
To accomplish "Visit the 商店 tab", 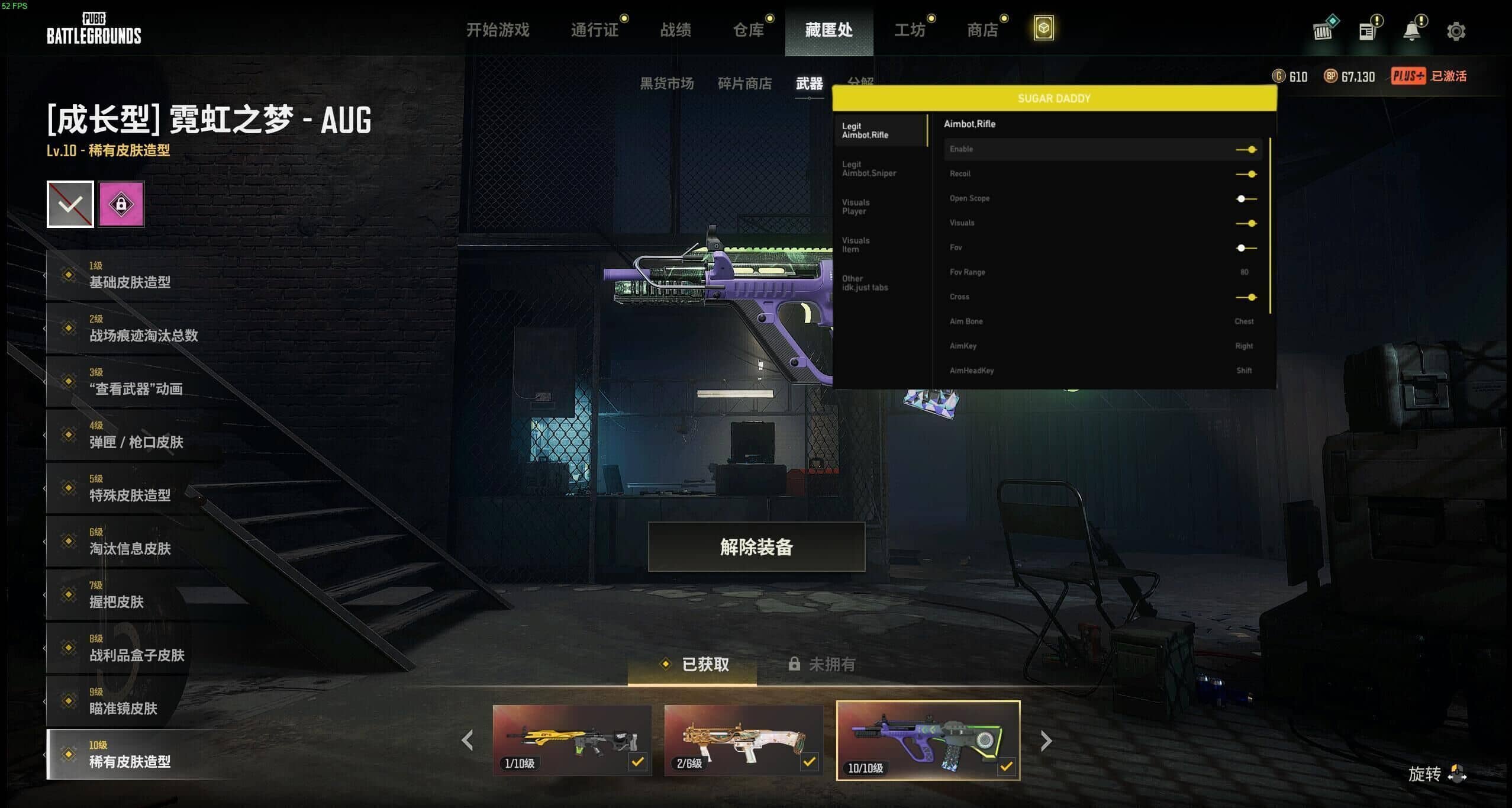I will 982,30.
